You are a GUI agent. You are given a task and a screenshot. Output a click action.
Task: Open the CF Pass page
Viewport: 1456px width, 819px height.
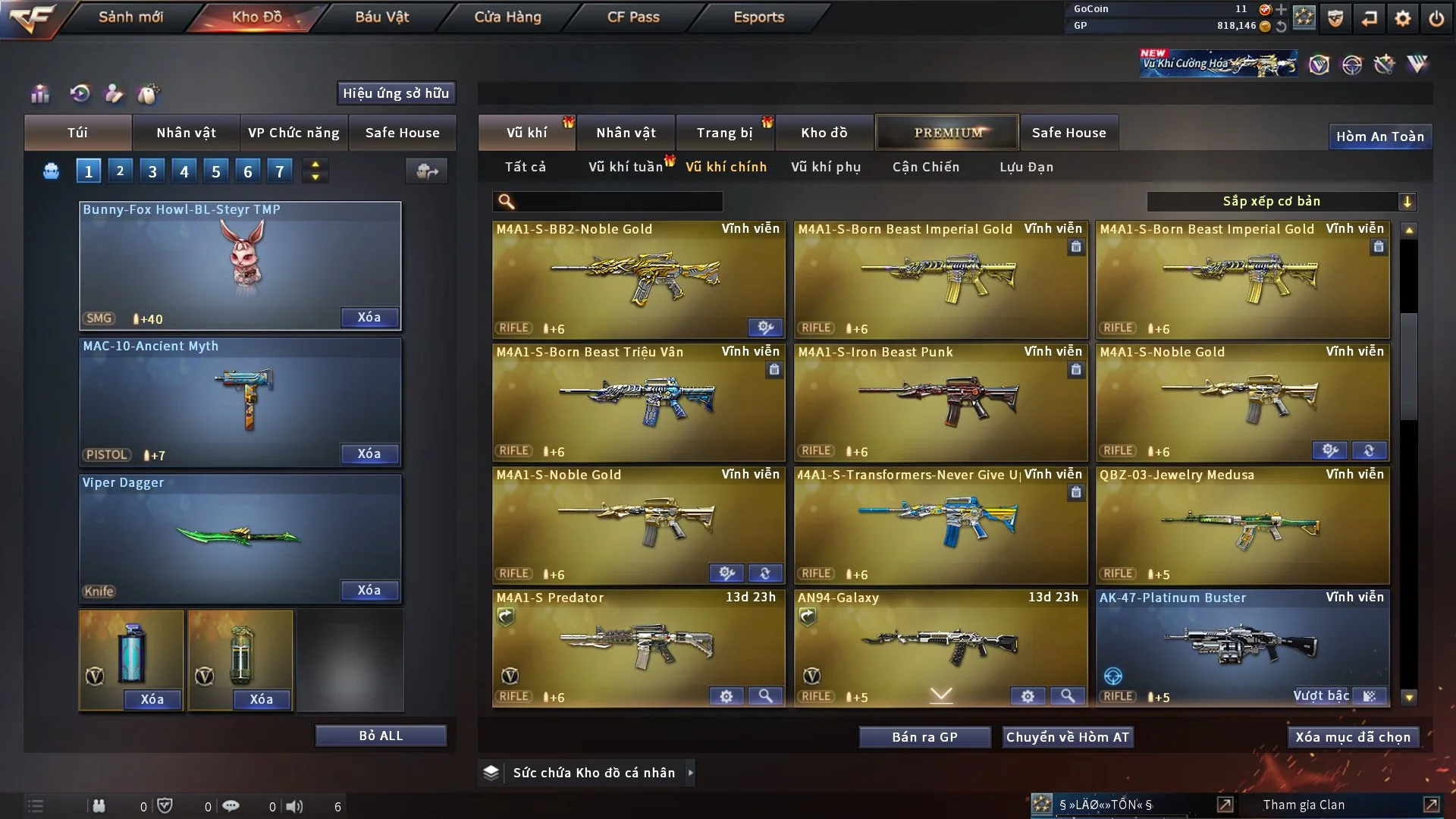tap(633, 17)
